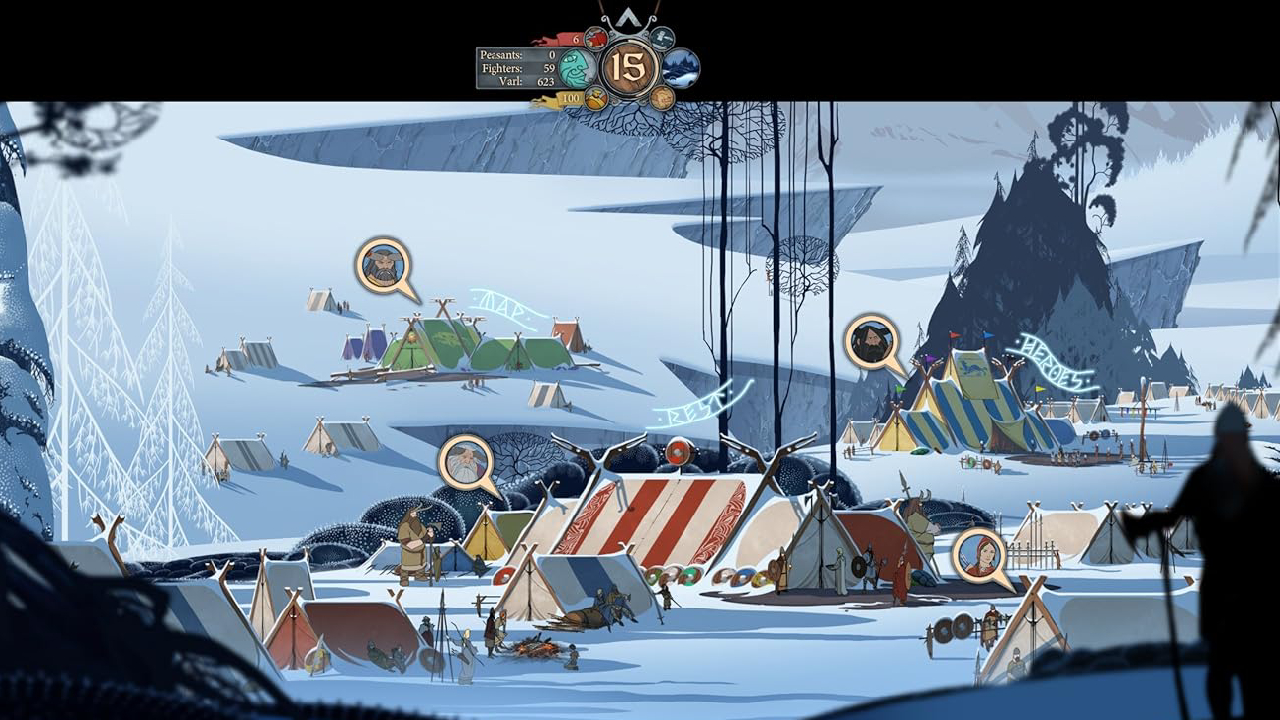Open the red Renown banner icon
Image resolution: width=1280 pixels, height=720 pixels.
597,39
